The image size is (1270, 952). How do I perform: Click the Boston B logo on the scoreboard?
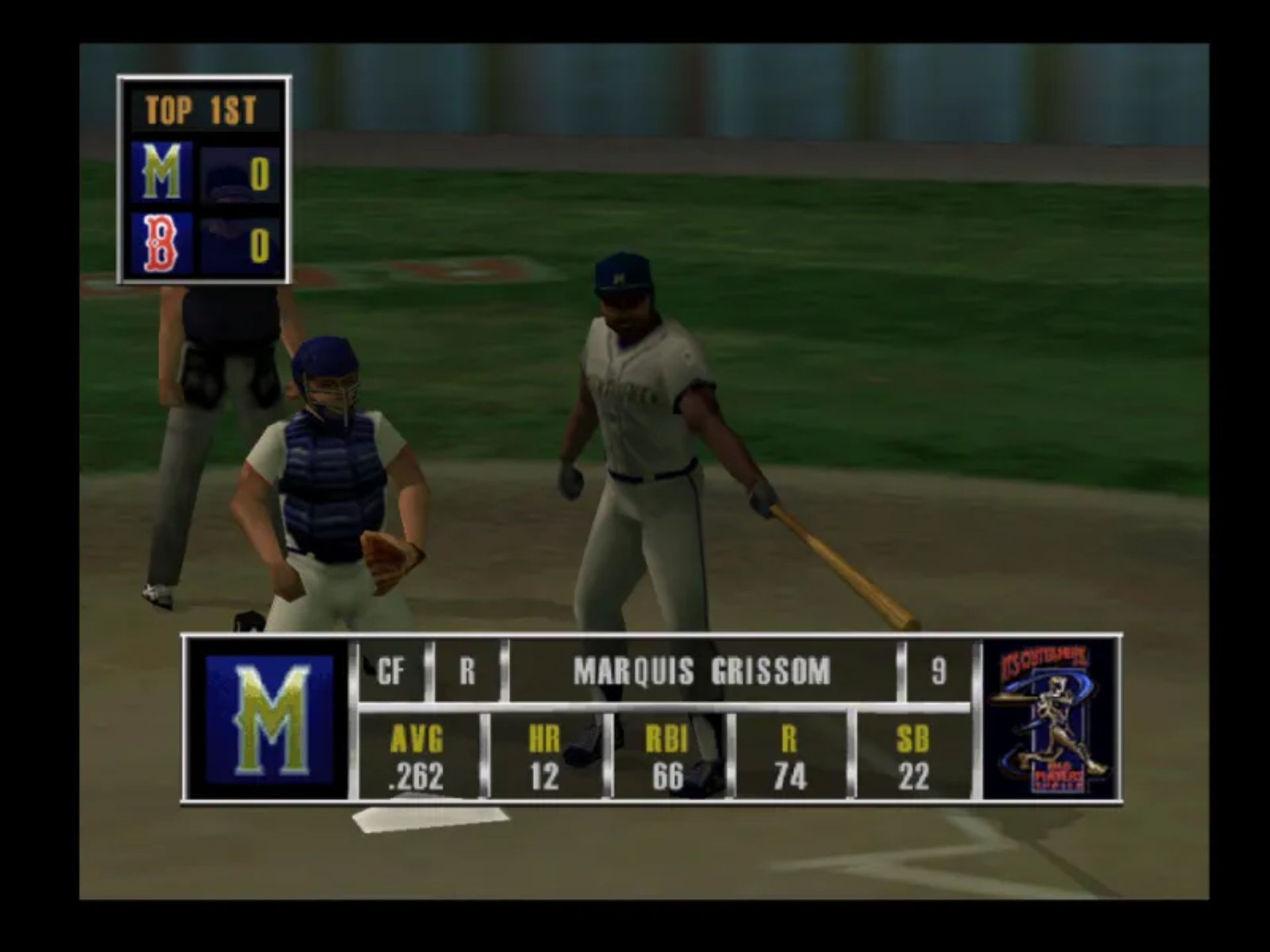pos(161,244)
